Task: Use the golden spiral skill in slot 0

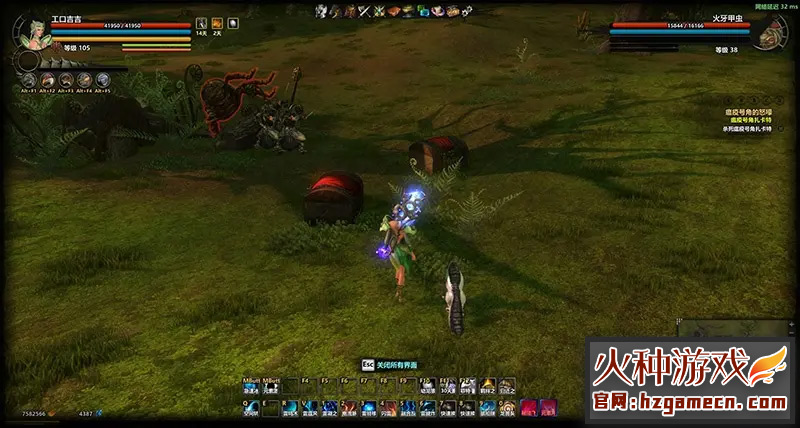Action: (506, 407)
